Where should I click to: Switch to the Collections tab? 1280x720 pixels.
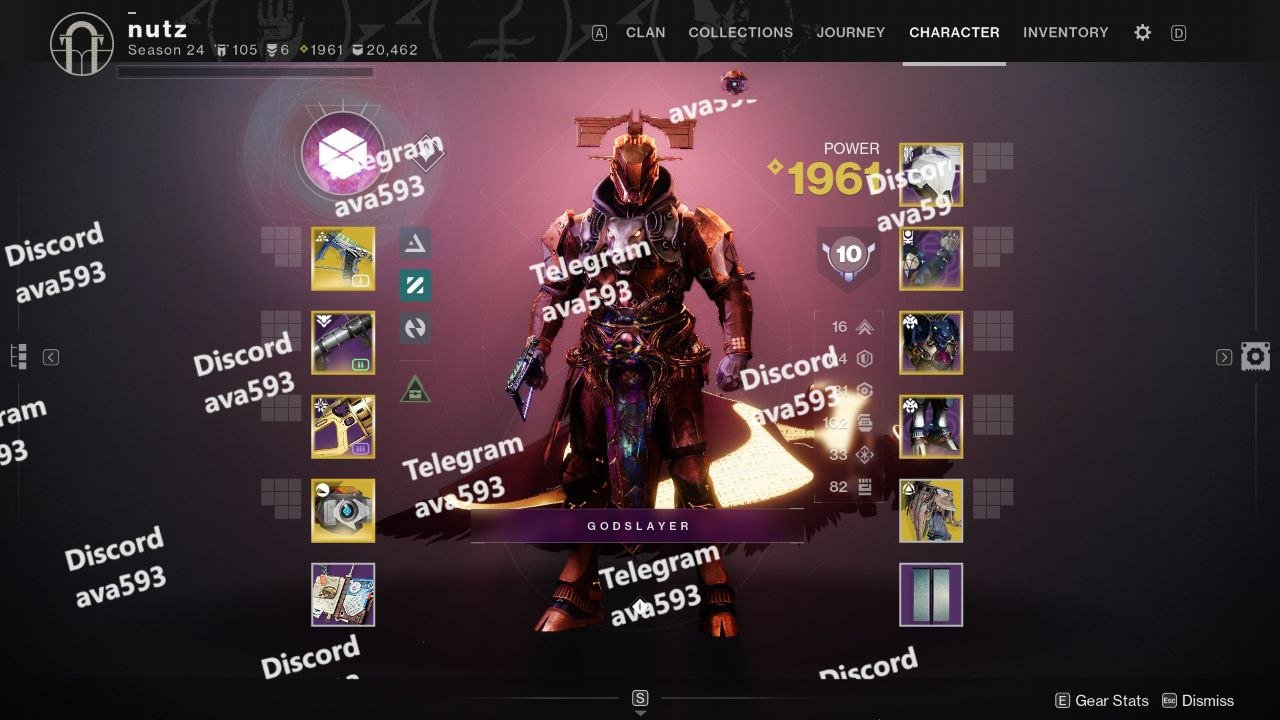pyautogui.click(x=740, y=32)
